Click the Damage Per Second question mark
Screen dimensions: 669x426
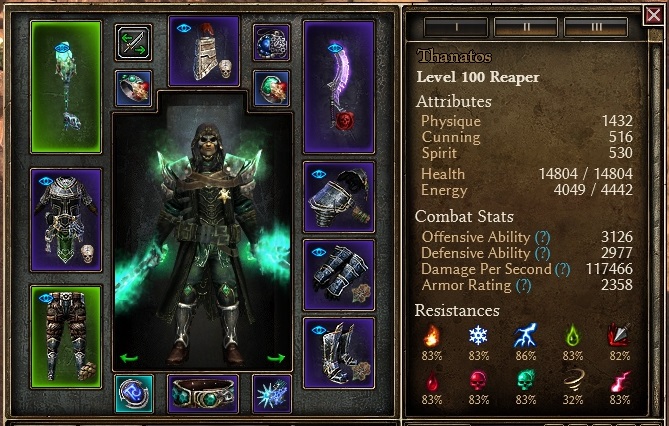pos(562,269)
